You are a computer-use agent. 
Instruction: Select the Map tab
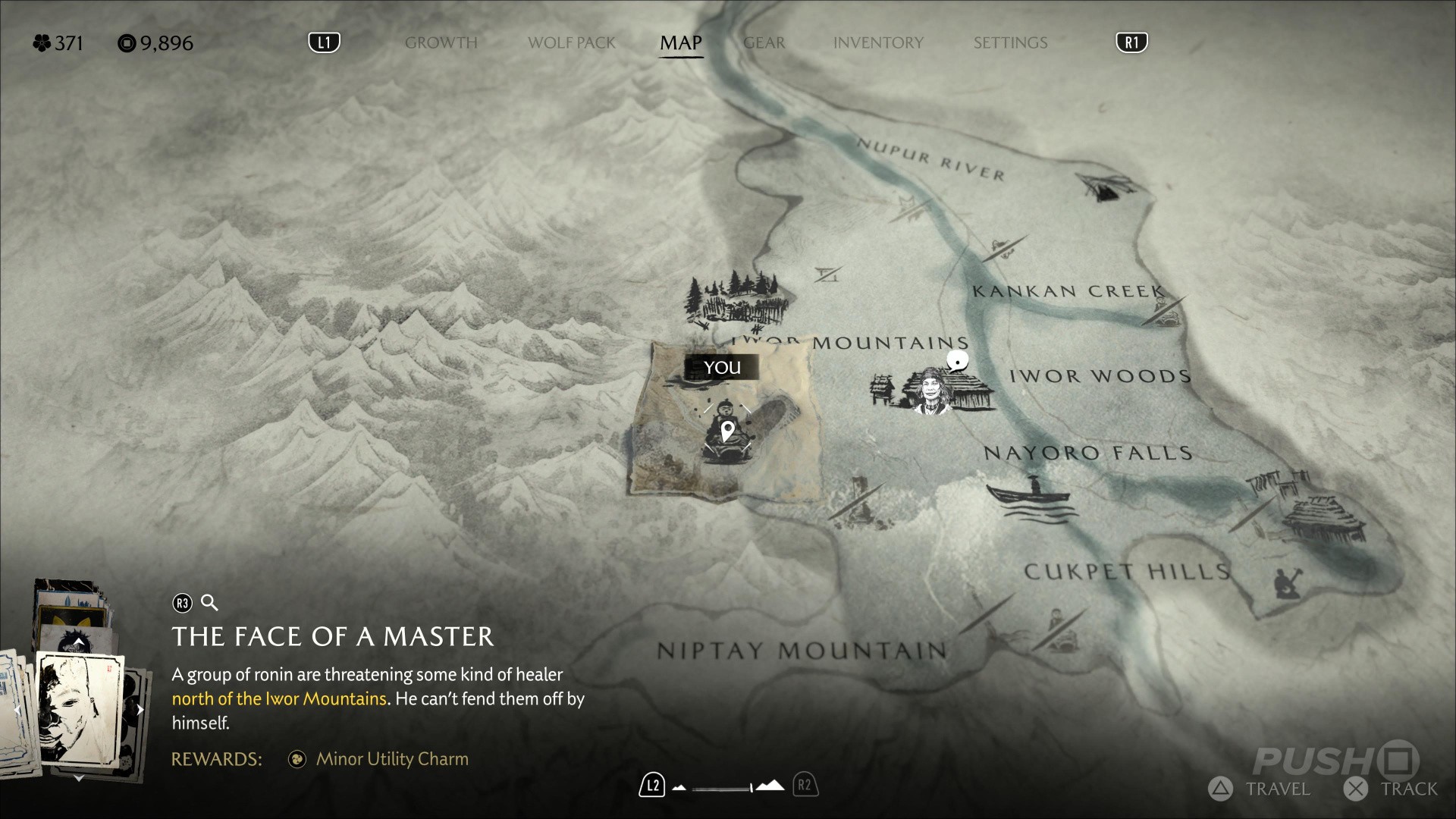coord(680,43)
